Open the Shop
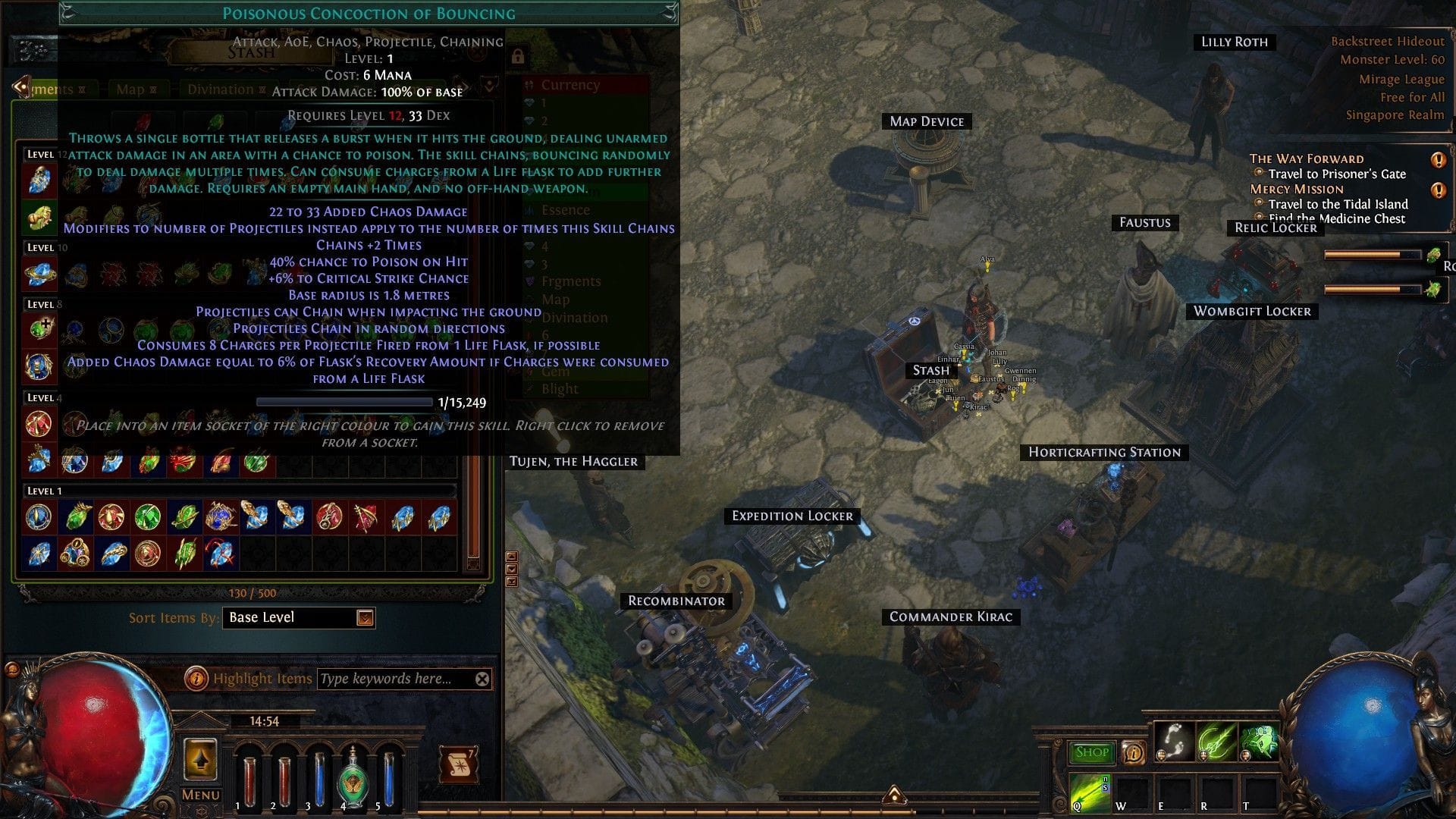1456x819 pixels. [x=1091, y=752]
